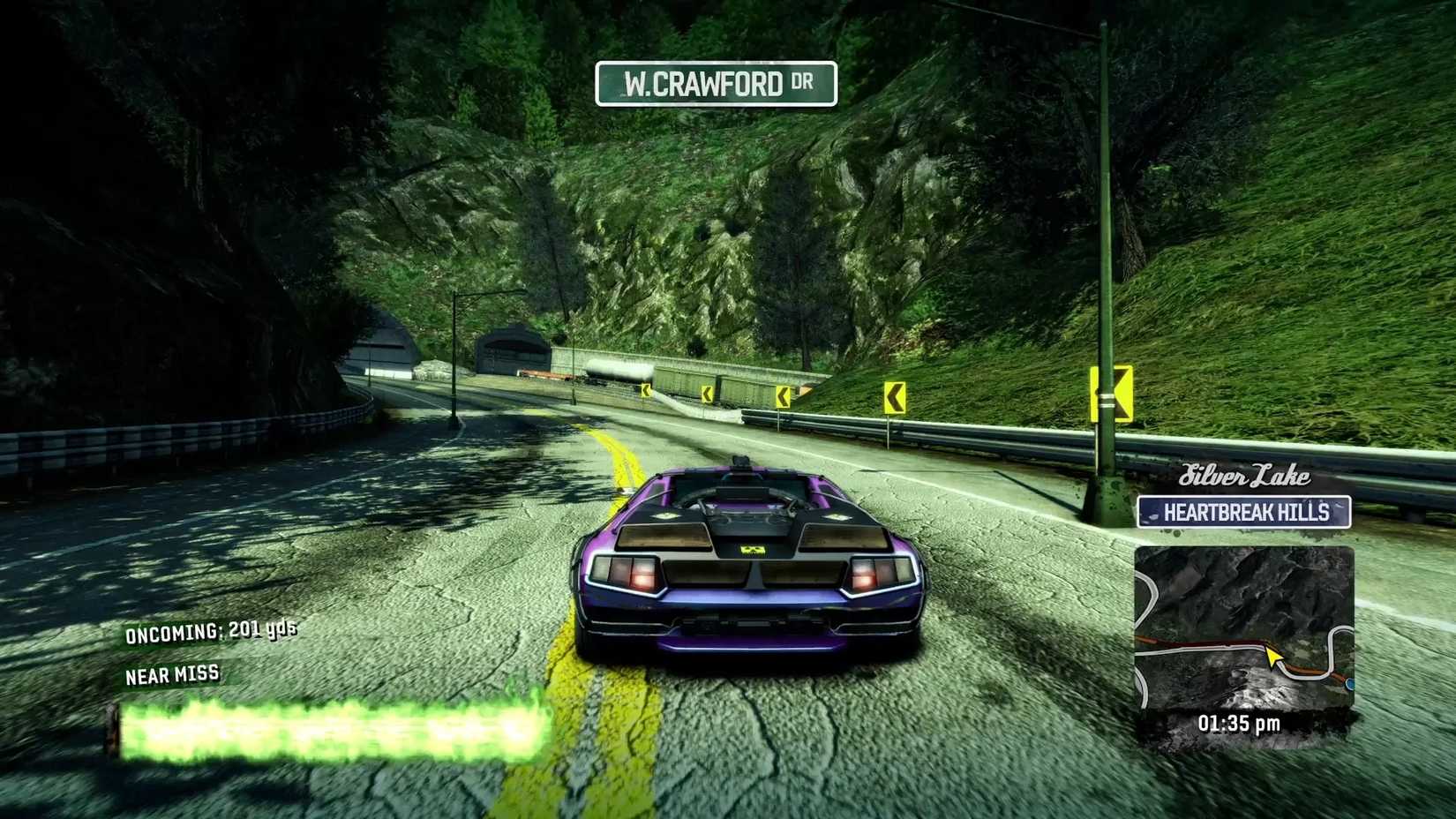The image size is (1456, 819).
Task: Select the Heartbreak Hills district banner
Action: tap(1245, 512)
